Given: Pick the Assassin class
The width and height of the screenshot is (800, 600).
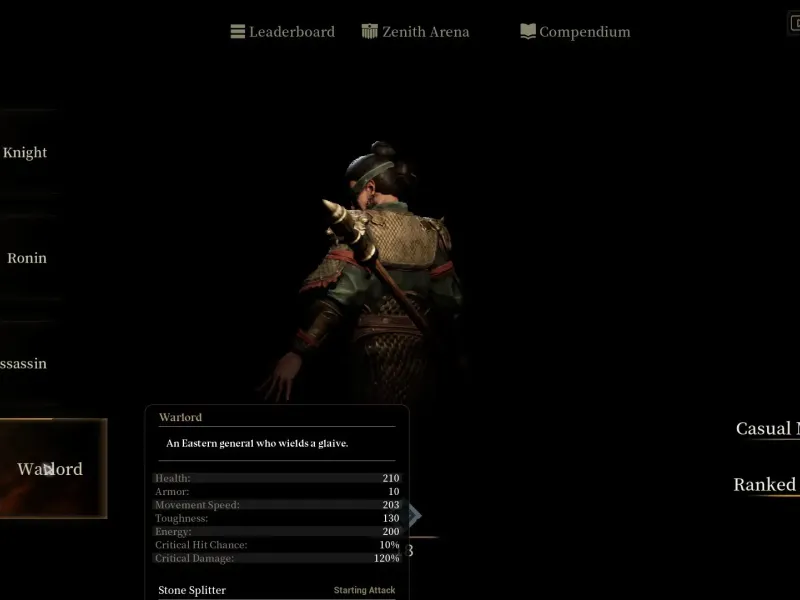Looking at the screenshot, I should (24, 364).
